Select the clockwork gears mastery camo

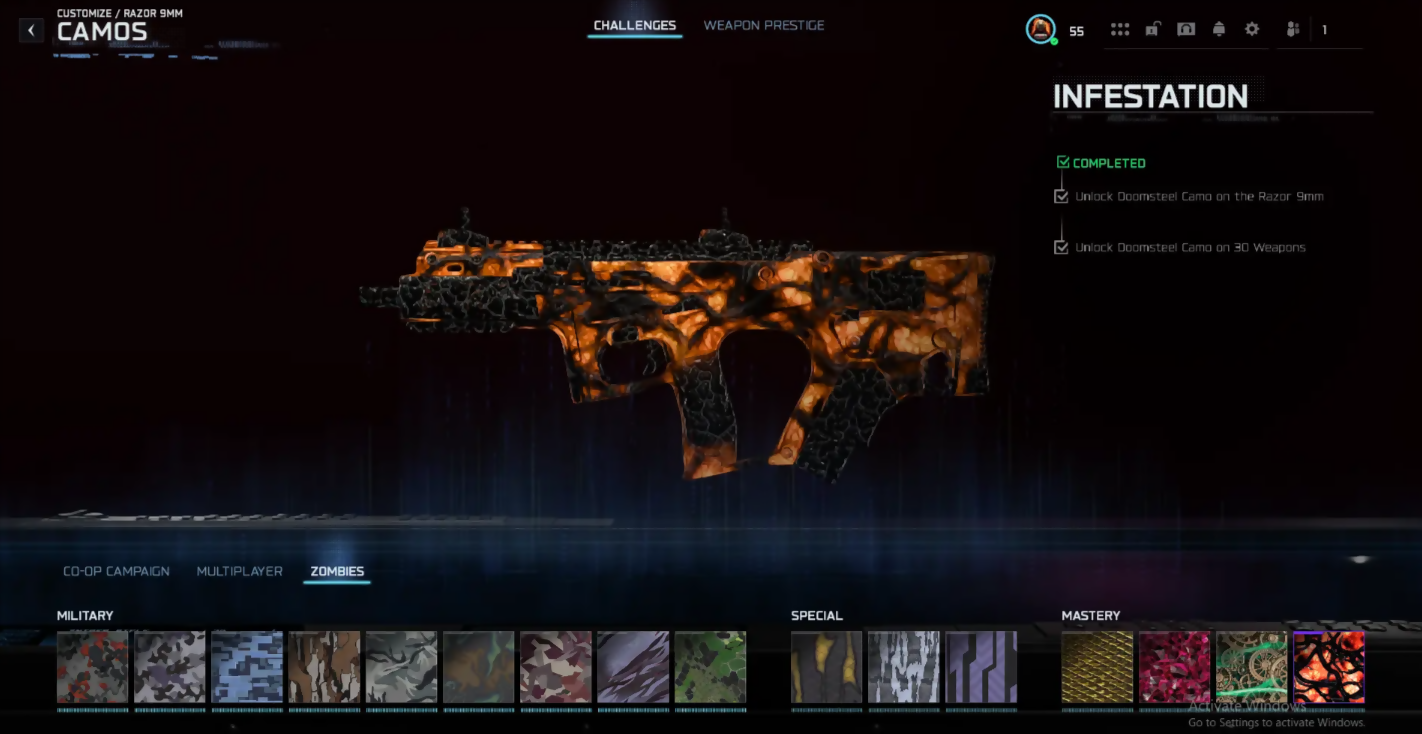pyautogui.click(x=1251, y=666)
